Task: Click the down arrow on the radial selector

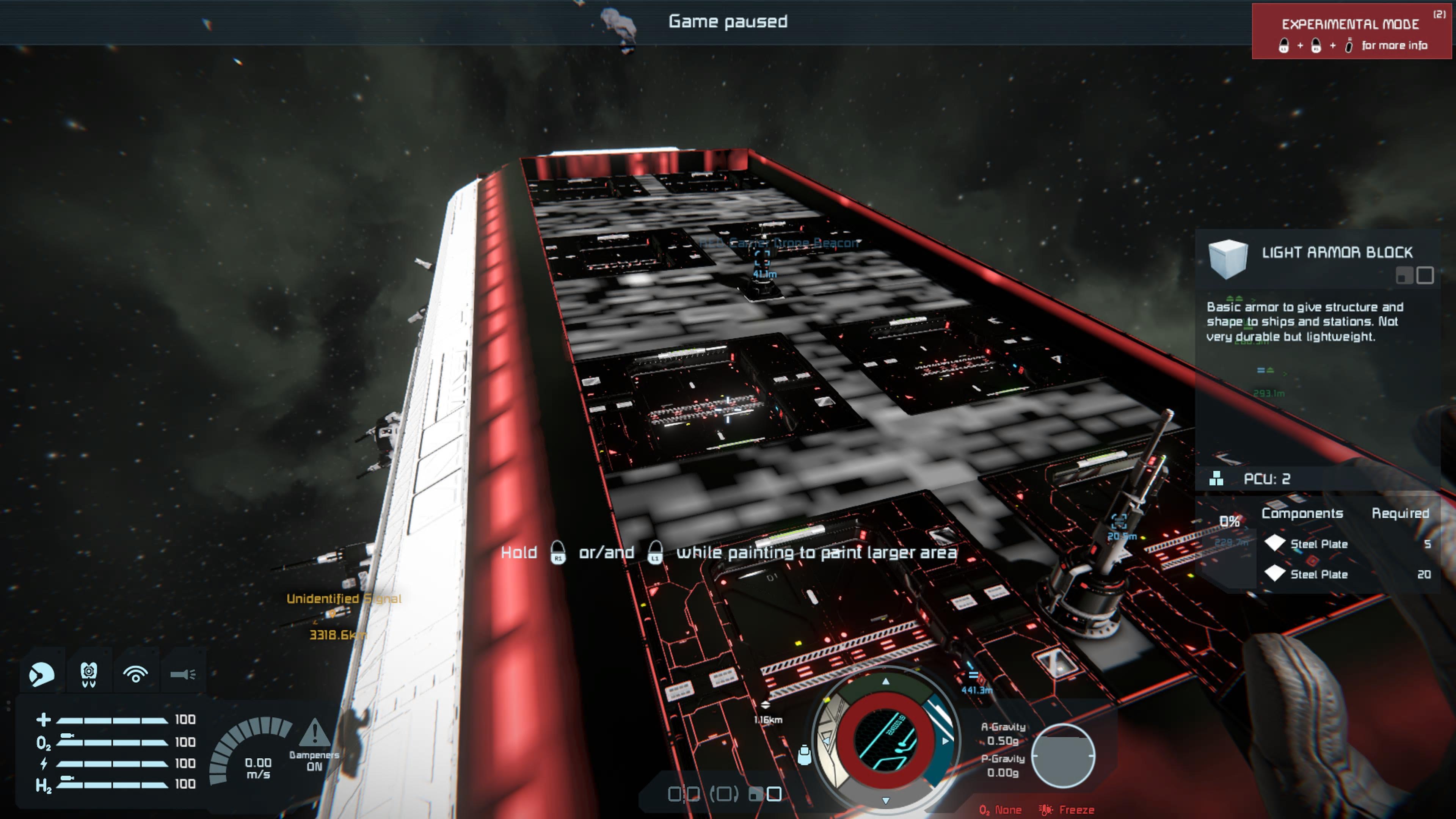Action: coord(886,800)
